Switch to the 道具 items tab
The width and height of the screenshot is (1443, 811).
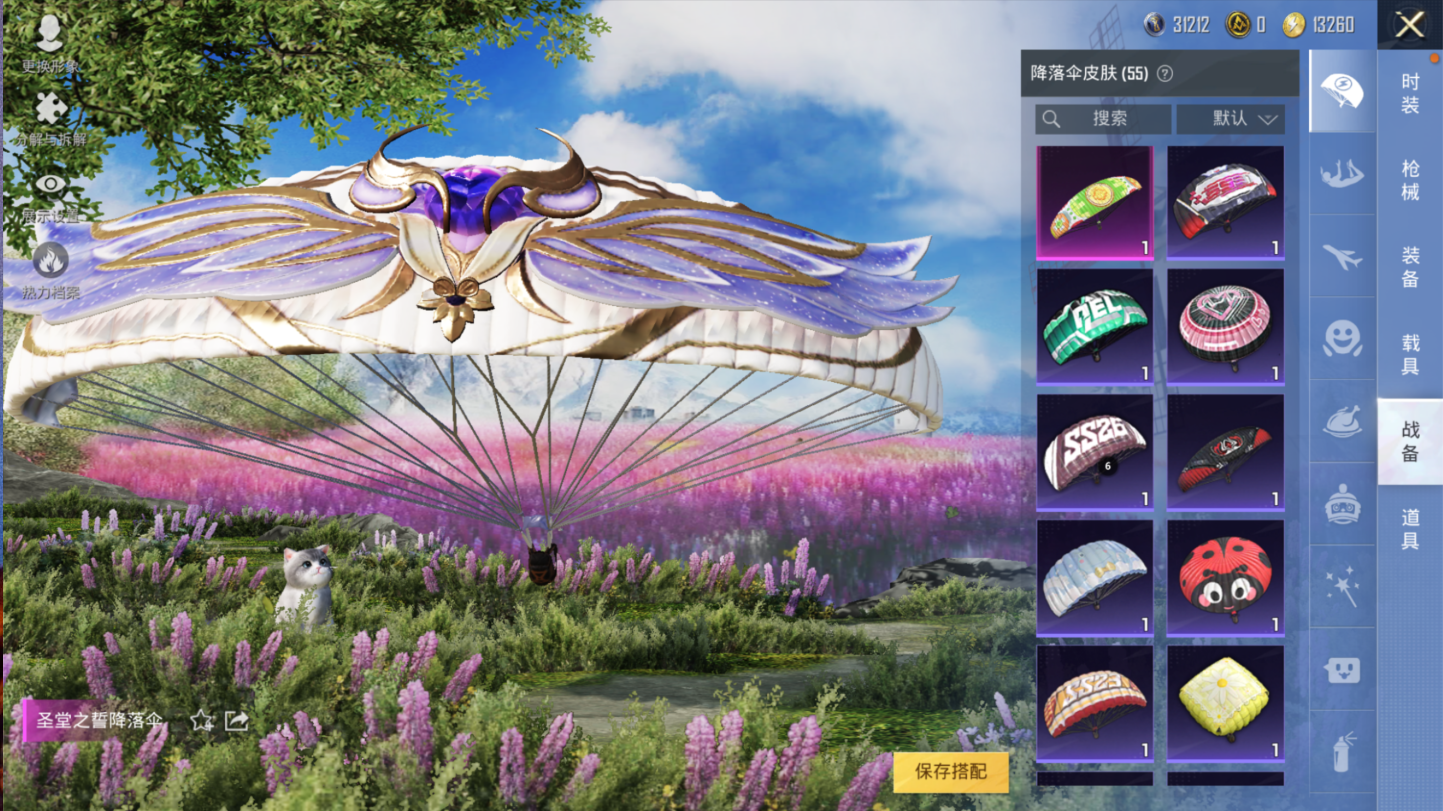click(1410, 529)
